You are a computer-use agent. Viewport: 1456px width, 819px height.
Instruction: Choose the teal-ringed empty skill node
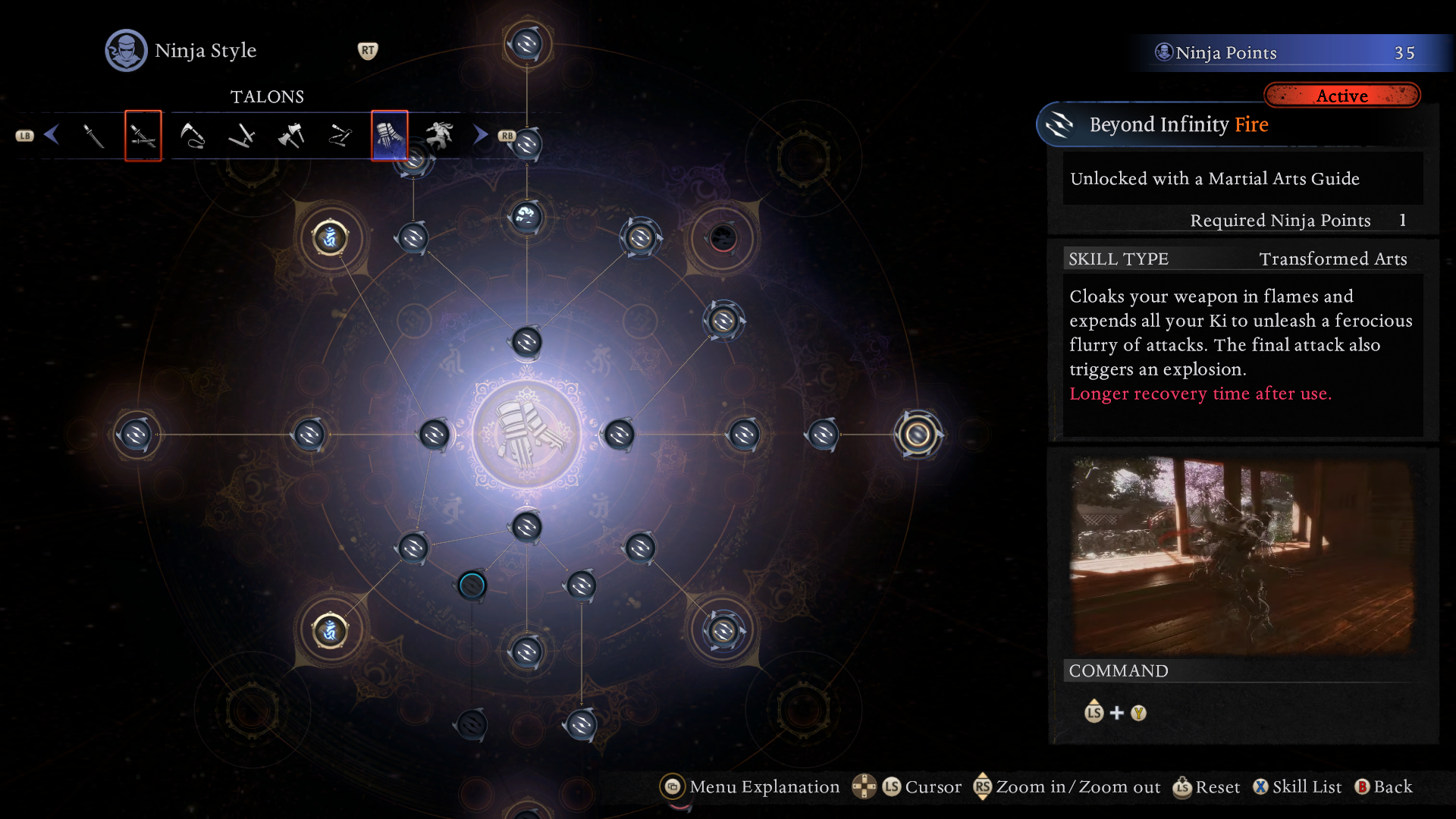[472, 585]
